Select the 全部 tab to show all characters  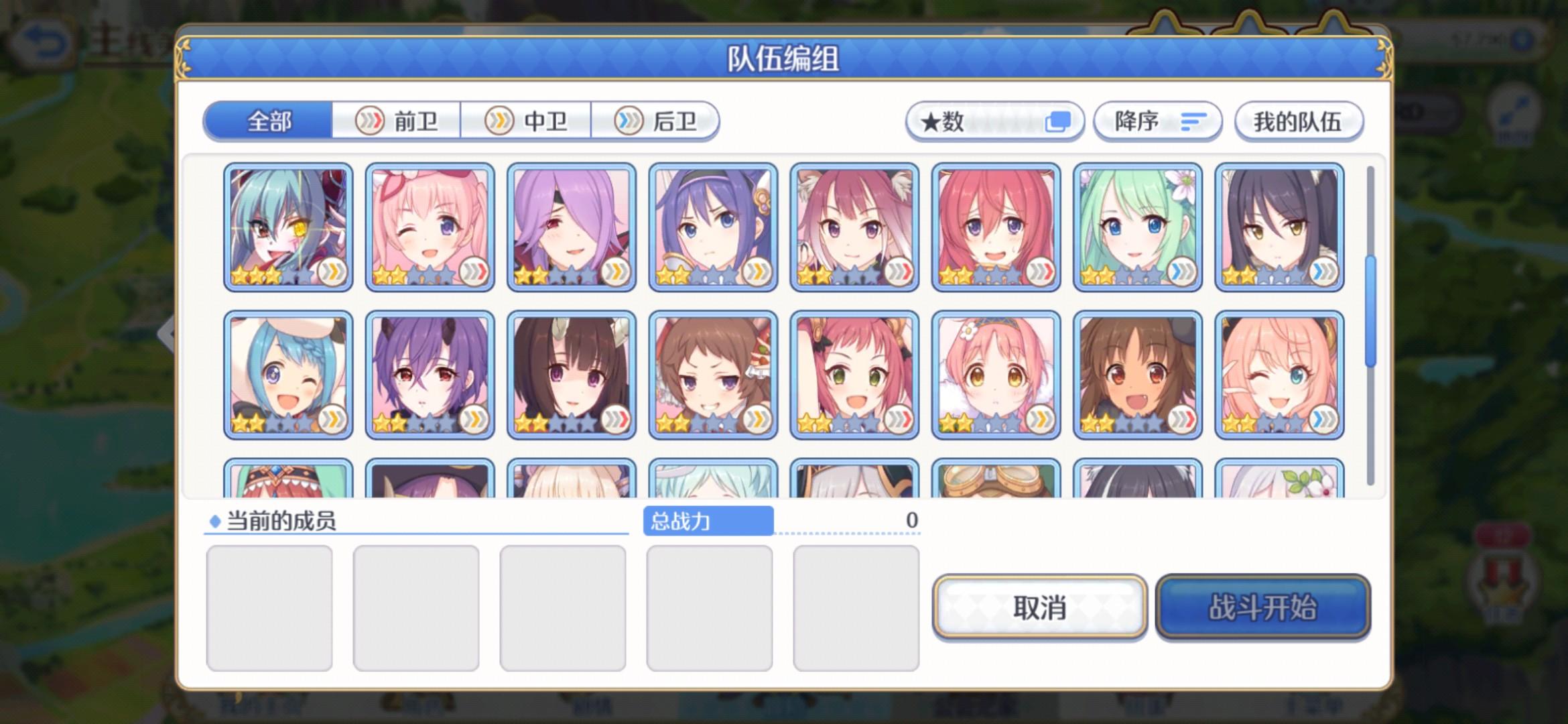pyautogui.click(x=268, y=121)
